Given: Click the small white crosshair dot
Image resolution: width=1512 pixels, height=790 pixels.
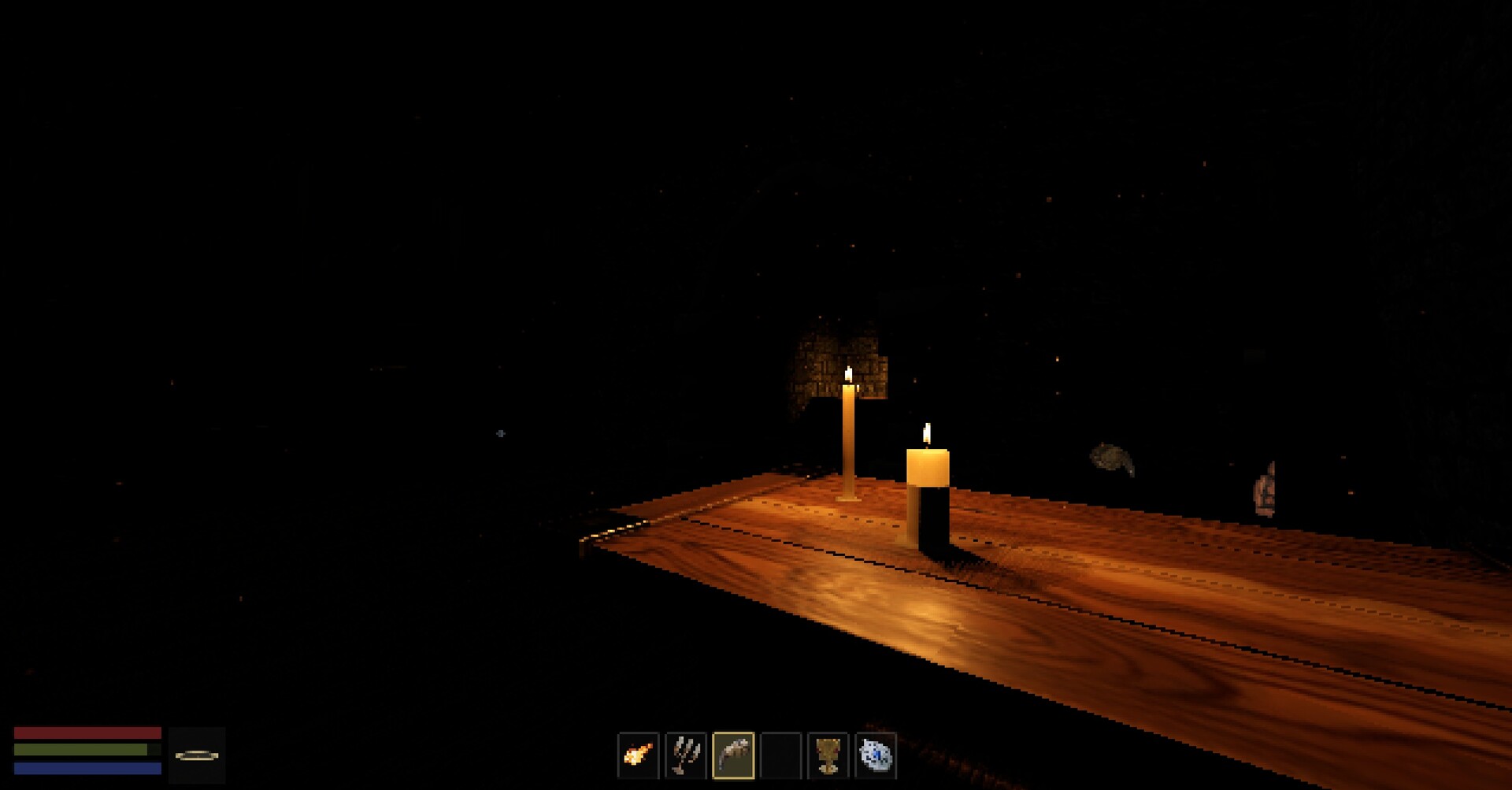Looking at the screenshot, I should point(502,434).
